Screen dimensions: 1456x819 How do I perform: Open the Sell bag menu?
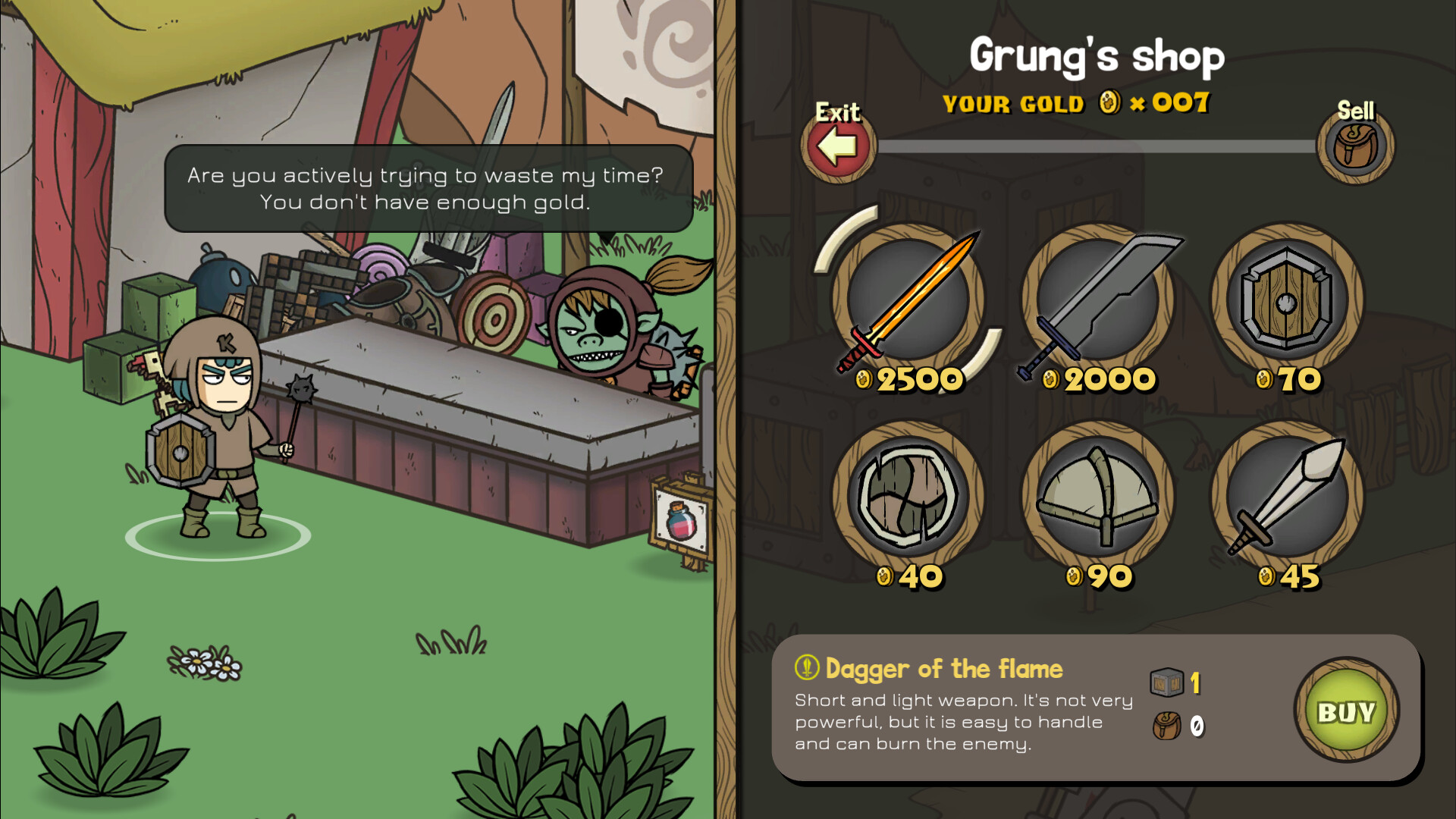(x=1357, y=146)
